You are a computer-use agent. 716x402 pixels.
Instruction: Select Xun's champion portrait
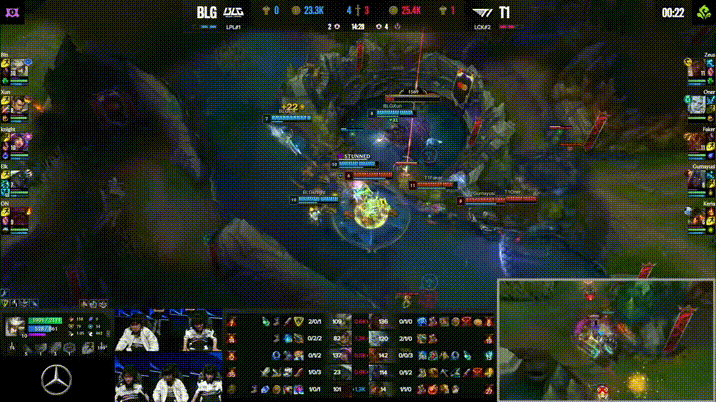click(x=19, y=106)
